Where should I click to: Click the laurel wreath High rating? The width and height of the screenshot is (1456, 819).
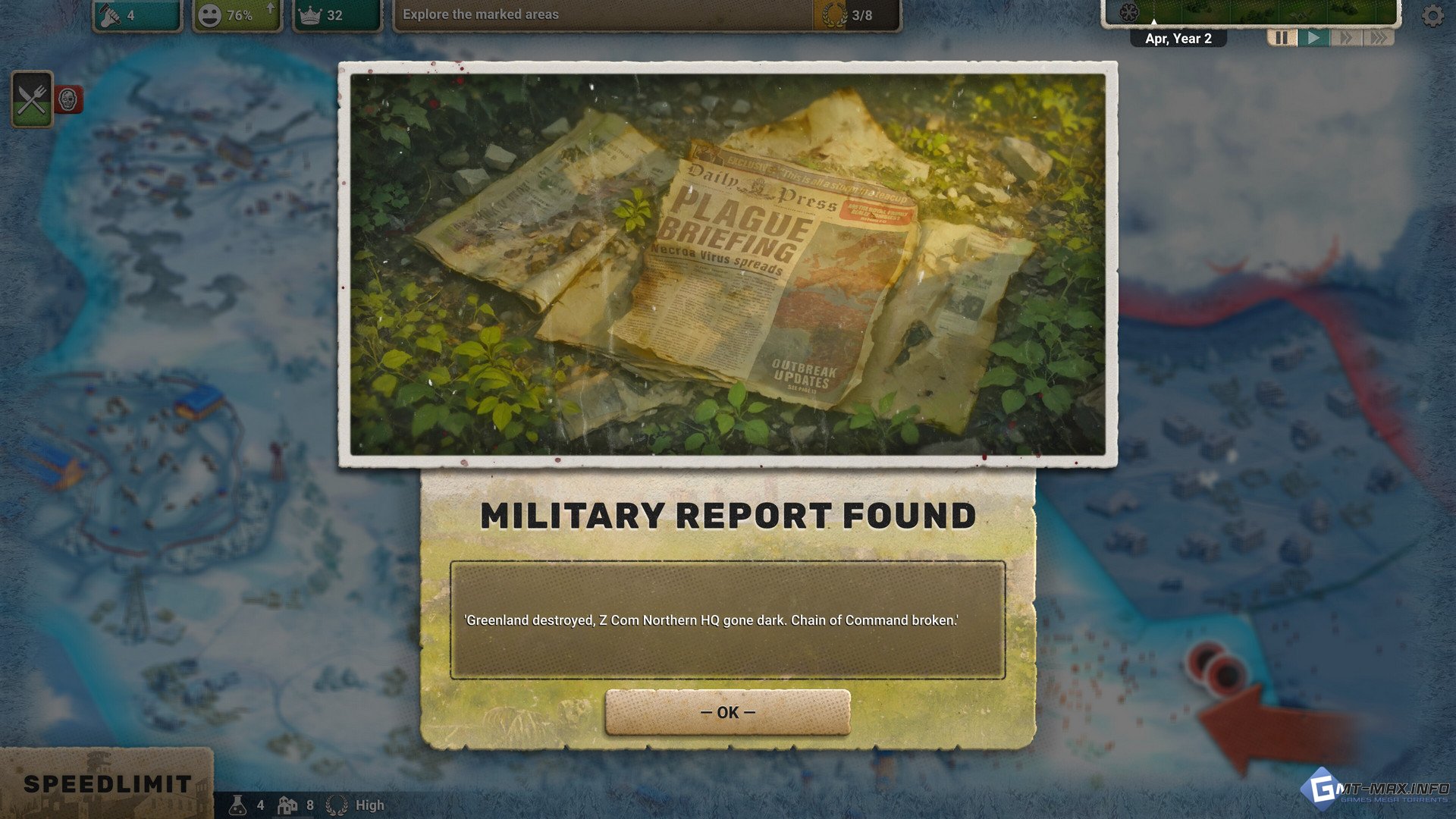(x=356, y=805)
